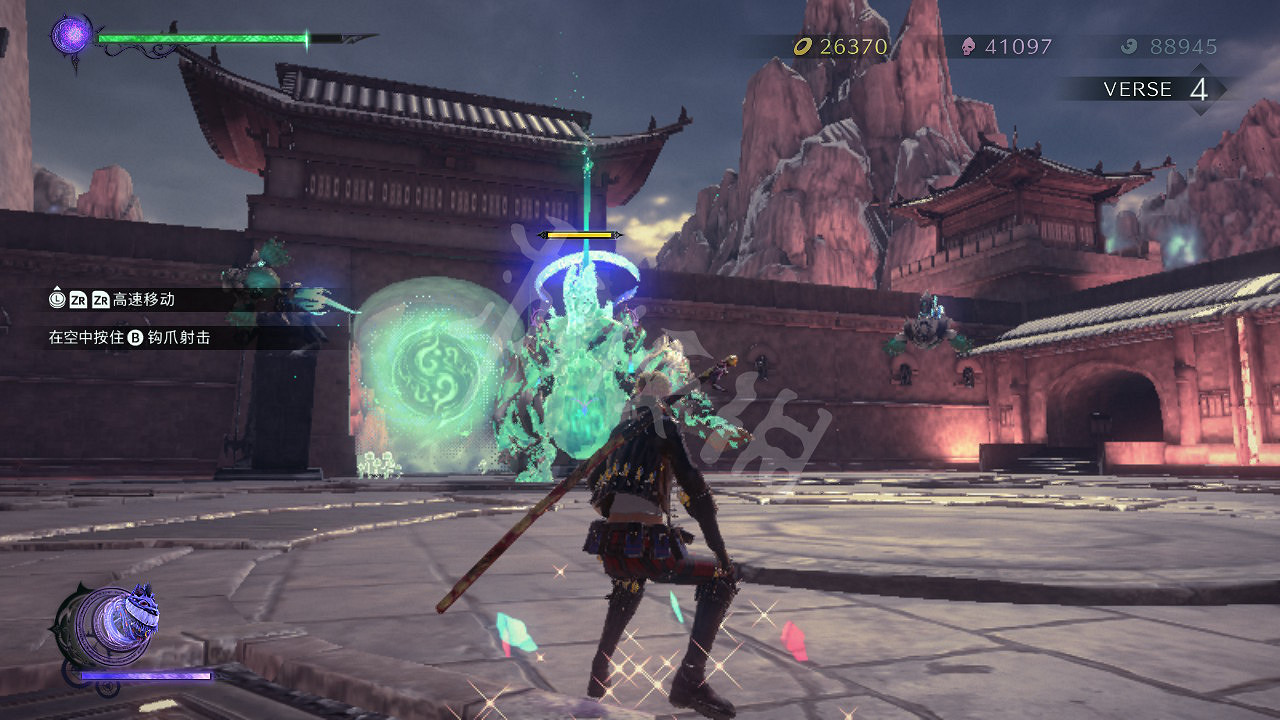Click the teal moon orb currency icon
The width and height of the screenshot is (1280, 720).
point(1128,45)
